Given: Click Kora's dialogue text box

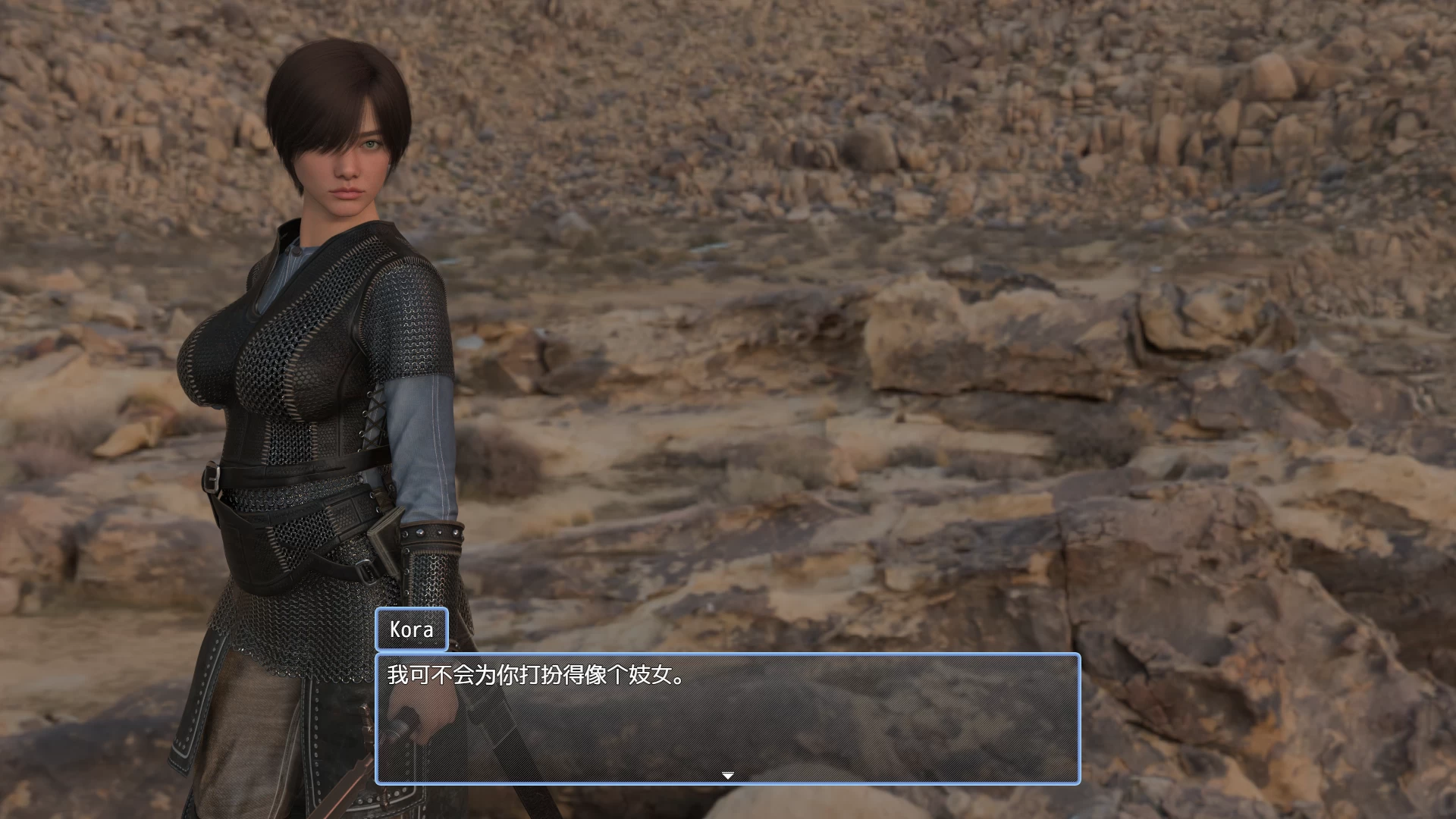Looking at the screenshot, I should click(727, 717).
